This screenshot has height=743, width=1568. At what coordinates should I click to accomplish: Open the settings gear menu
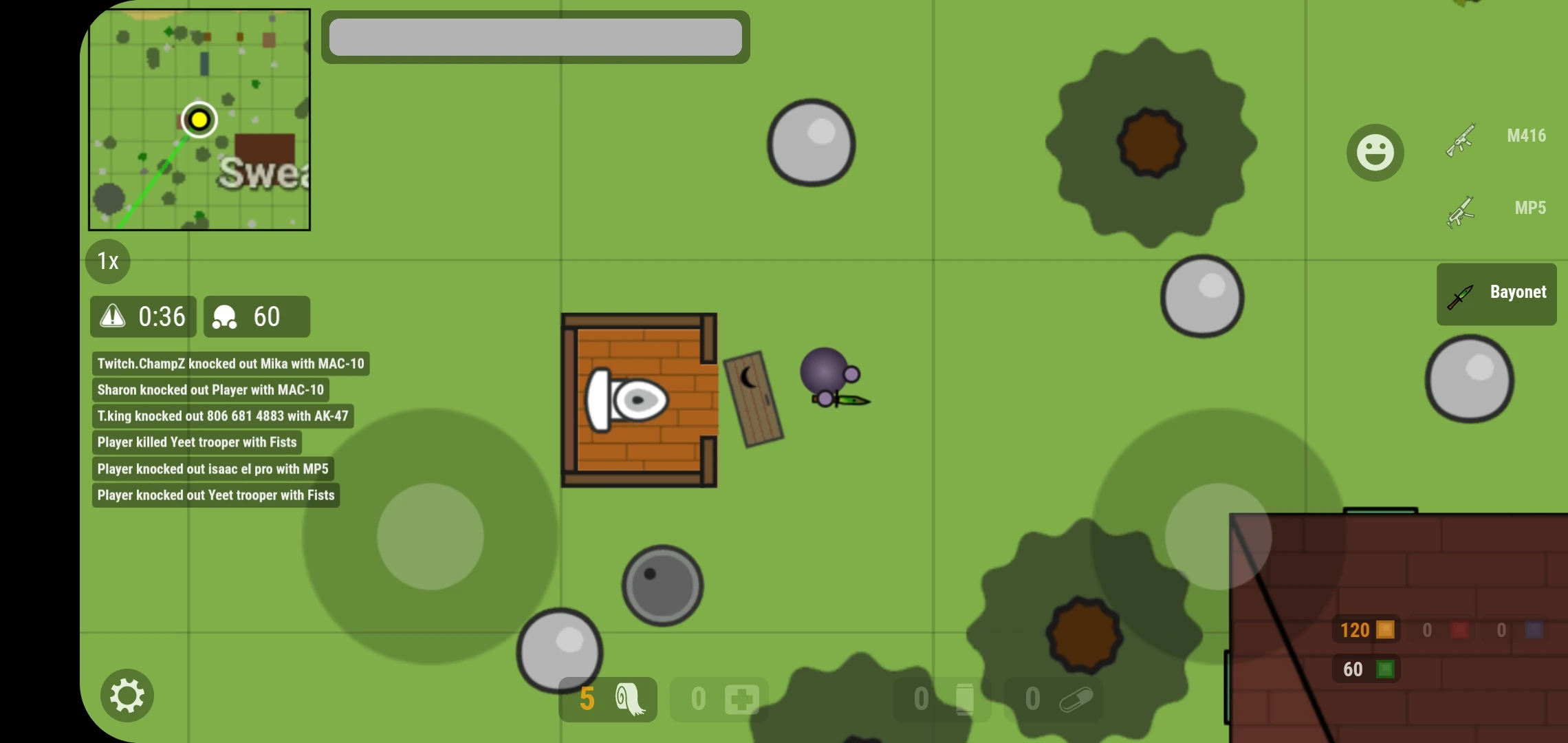(127, 696)
